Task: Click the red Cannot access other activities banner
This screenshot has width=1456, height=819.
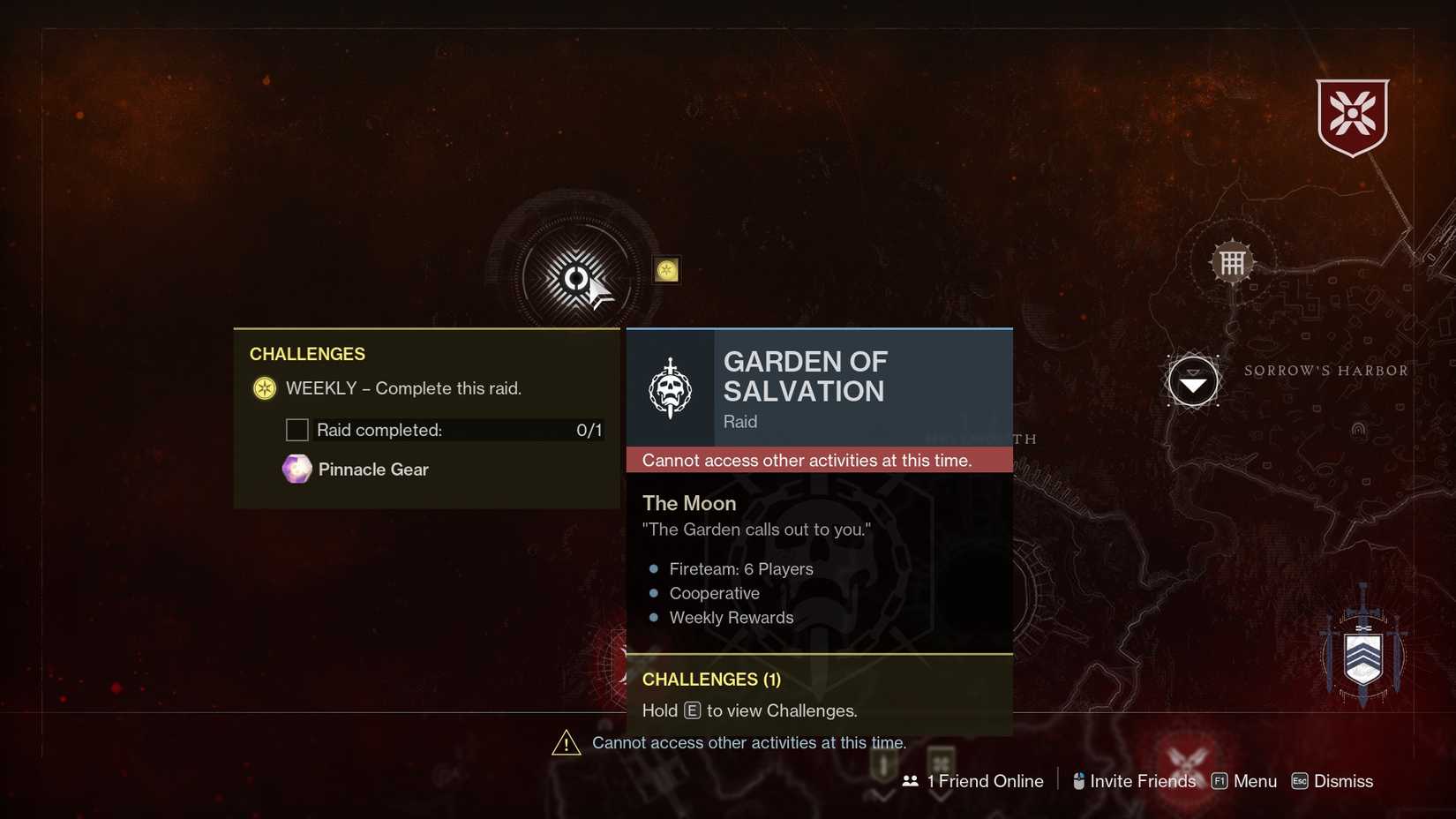Action: pyautogui.click(x=818, y=460)
